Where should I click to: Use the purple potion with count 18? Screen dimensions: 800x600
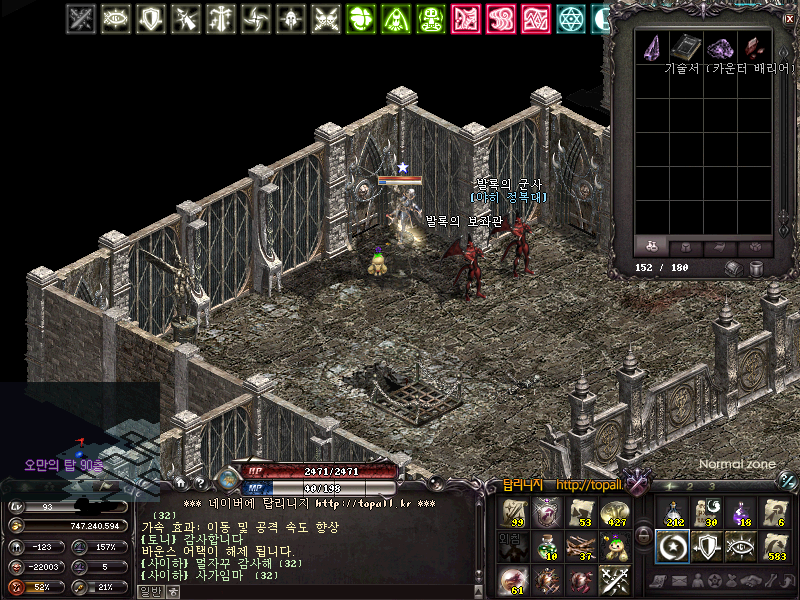click(x=741, y=512)
